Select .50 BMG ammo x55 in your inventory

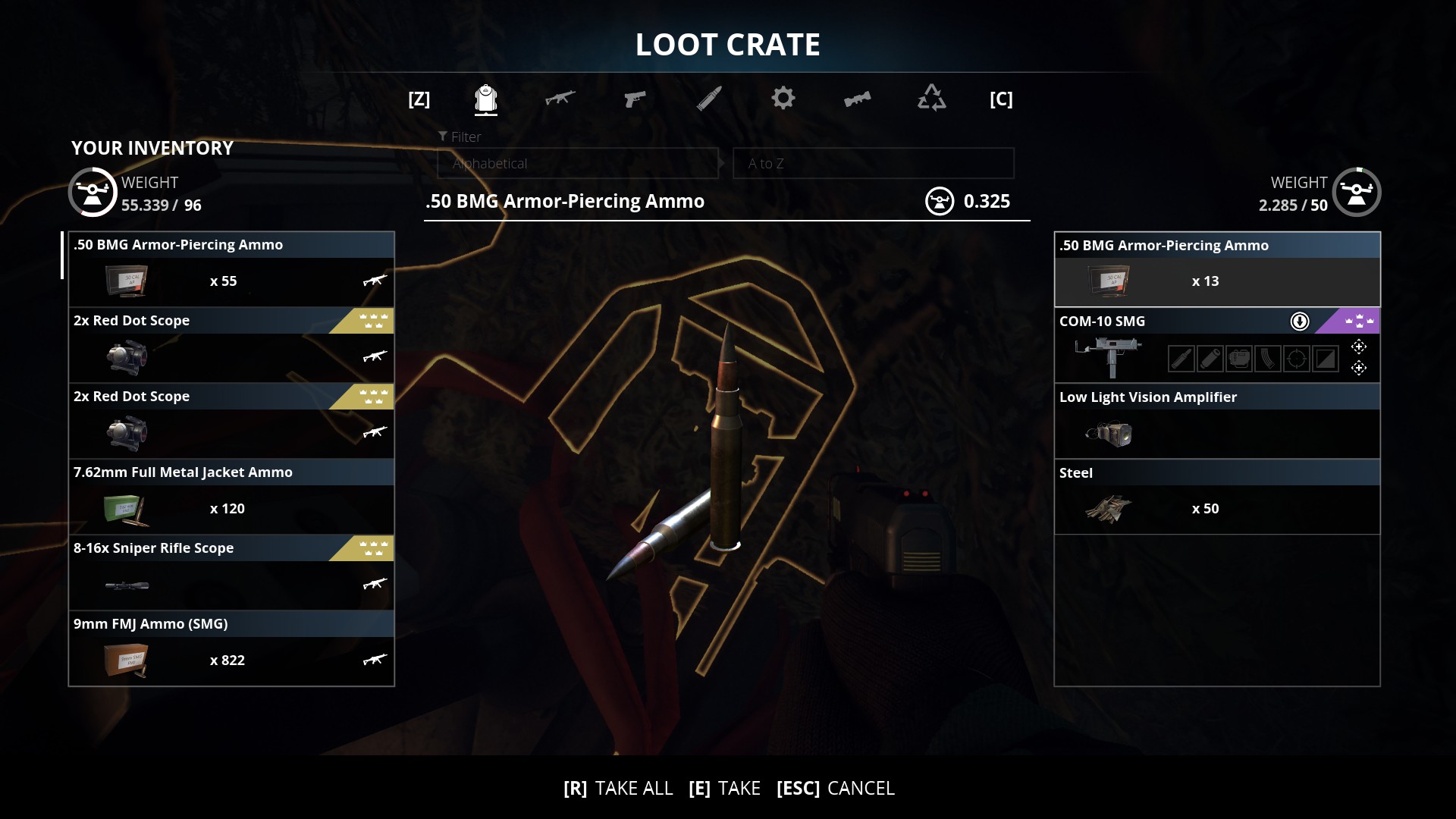tap(231, 269)
